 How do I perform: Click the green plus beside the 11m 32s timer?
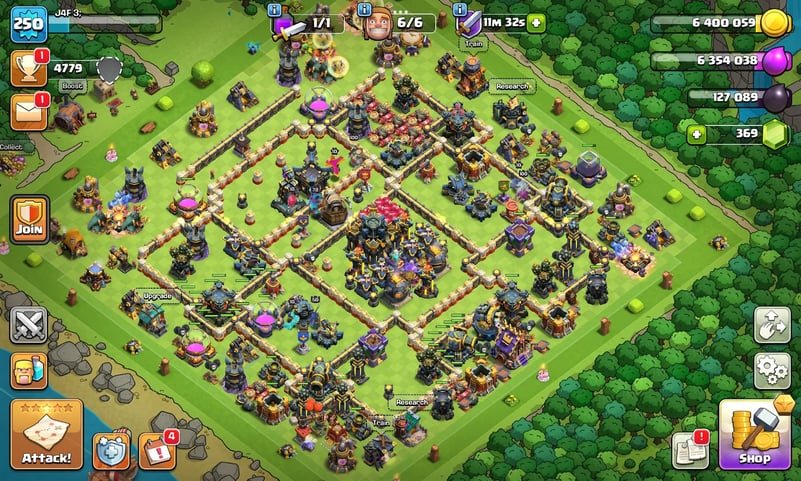click(x=537, y=22)
